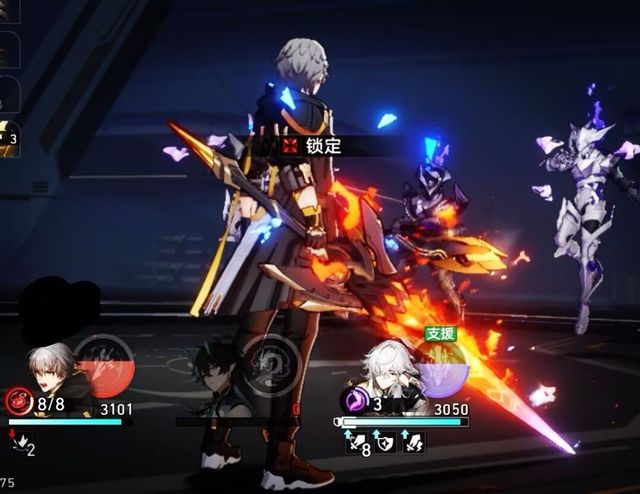The image size is (640, 494).
Task: Inspect the sword buff icon marked 8
Action: (357, 442)
